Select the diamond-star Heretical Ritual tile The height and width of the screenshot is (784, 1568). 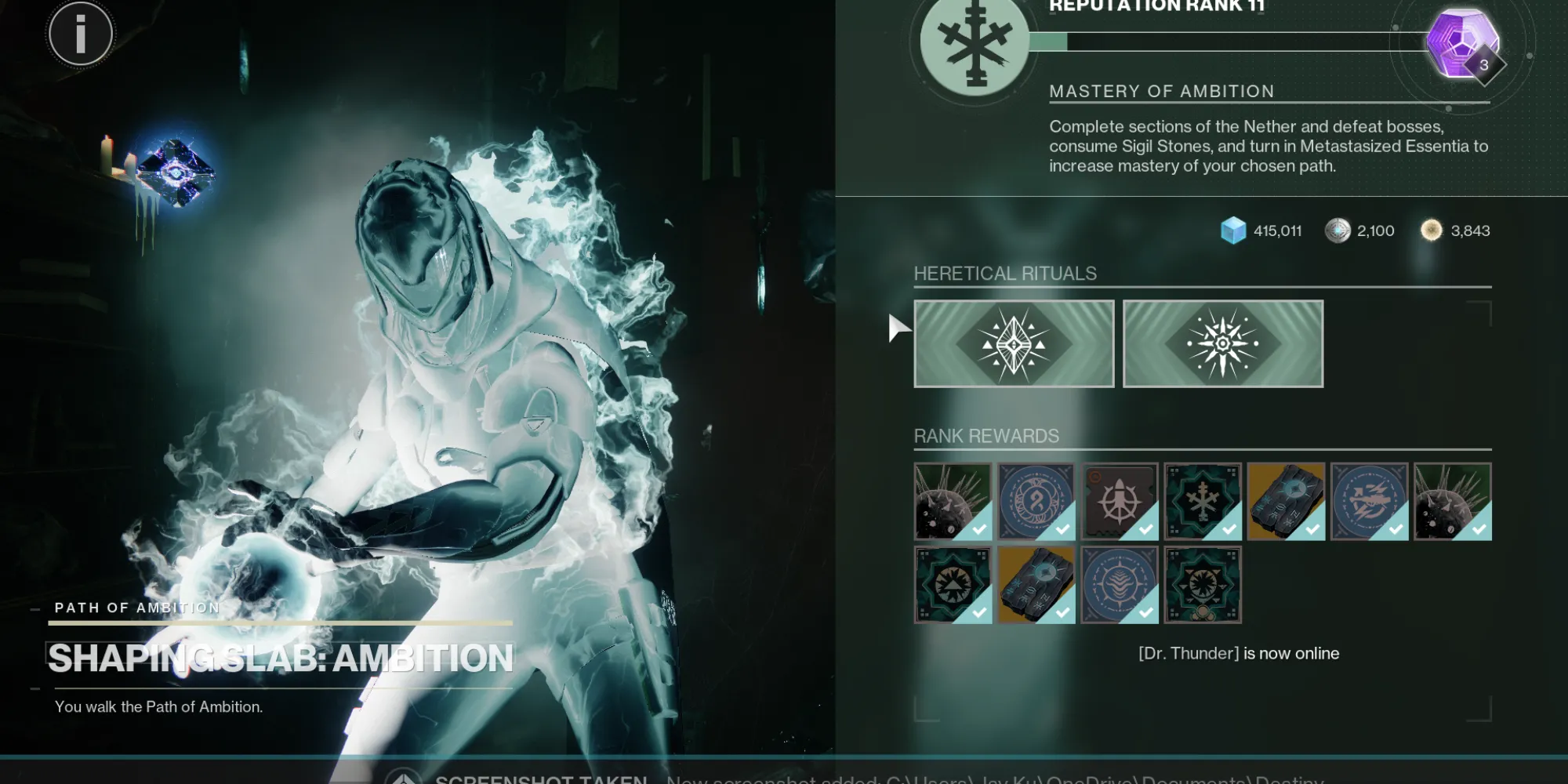pos(1014,344)
